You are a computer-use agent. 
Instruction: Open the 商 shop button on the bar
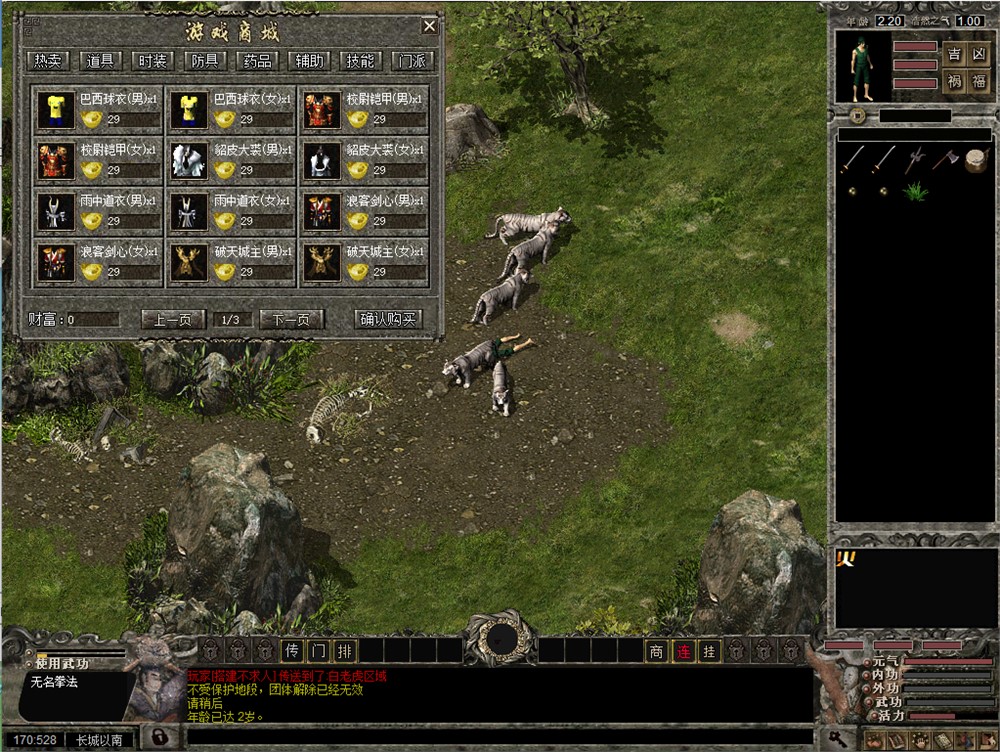(x=656, y=651)
